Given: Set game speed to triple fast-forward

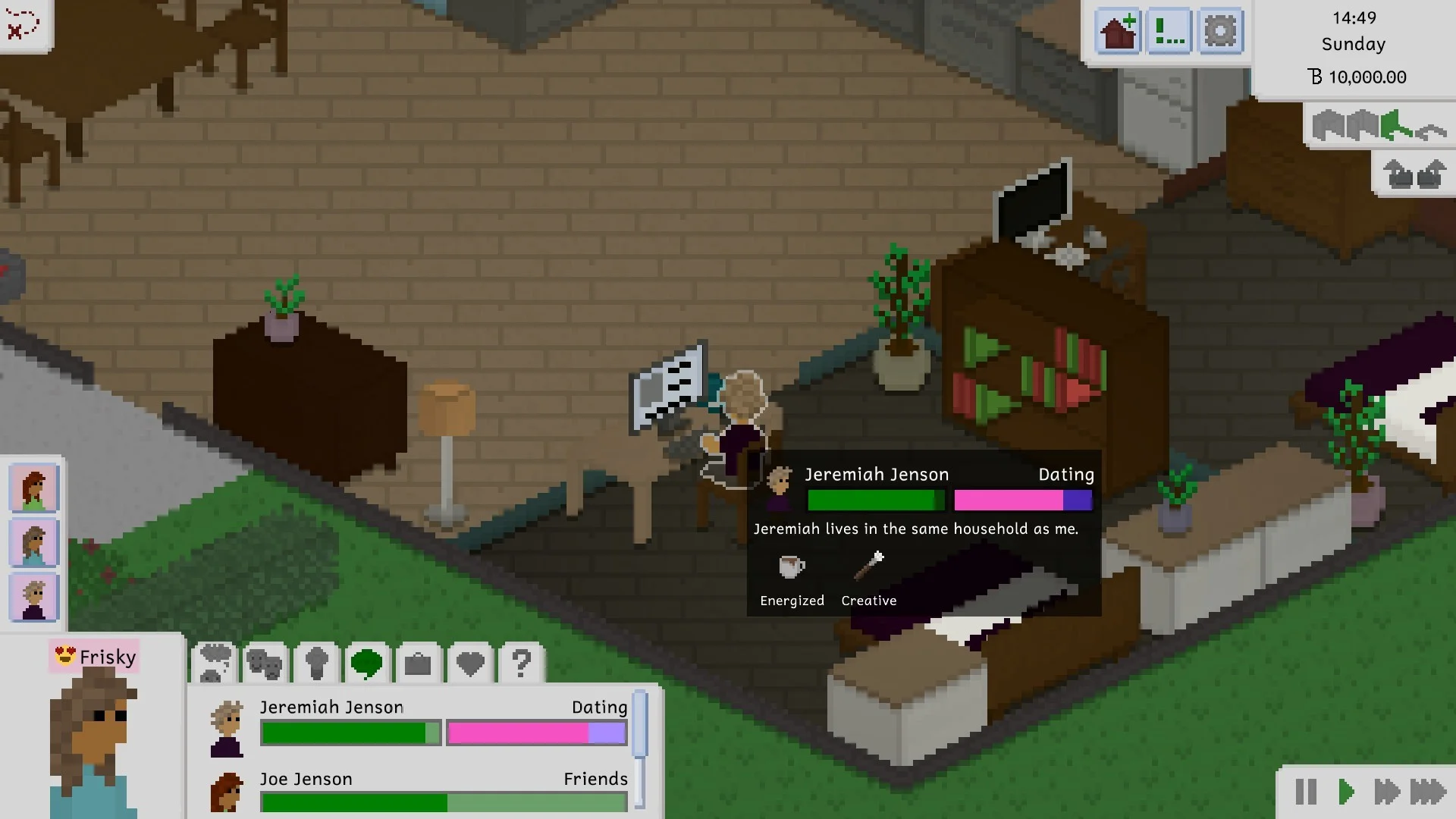Looking at the screenshot, I should pos(1428,792).
